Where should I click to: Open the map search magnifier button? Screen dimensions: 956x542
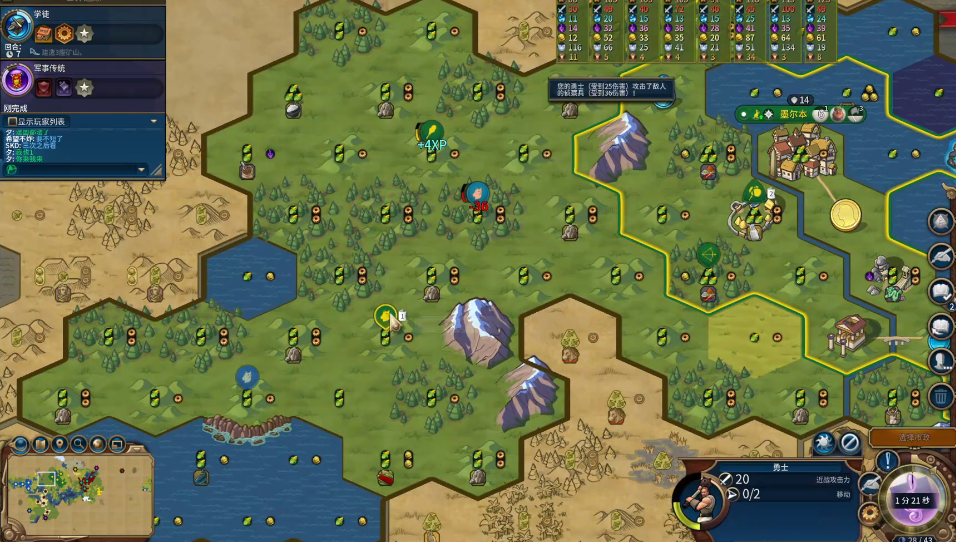pyautogui.click(x=78, y=443)
